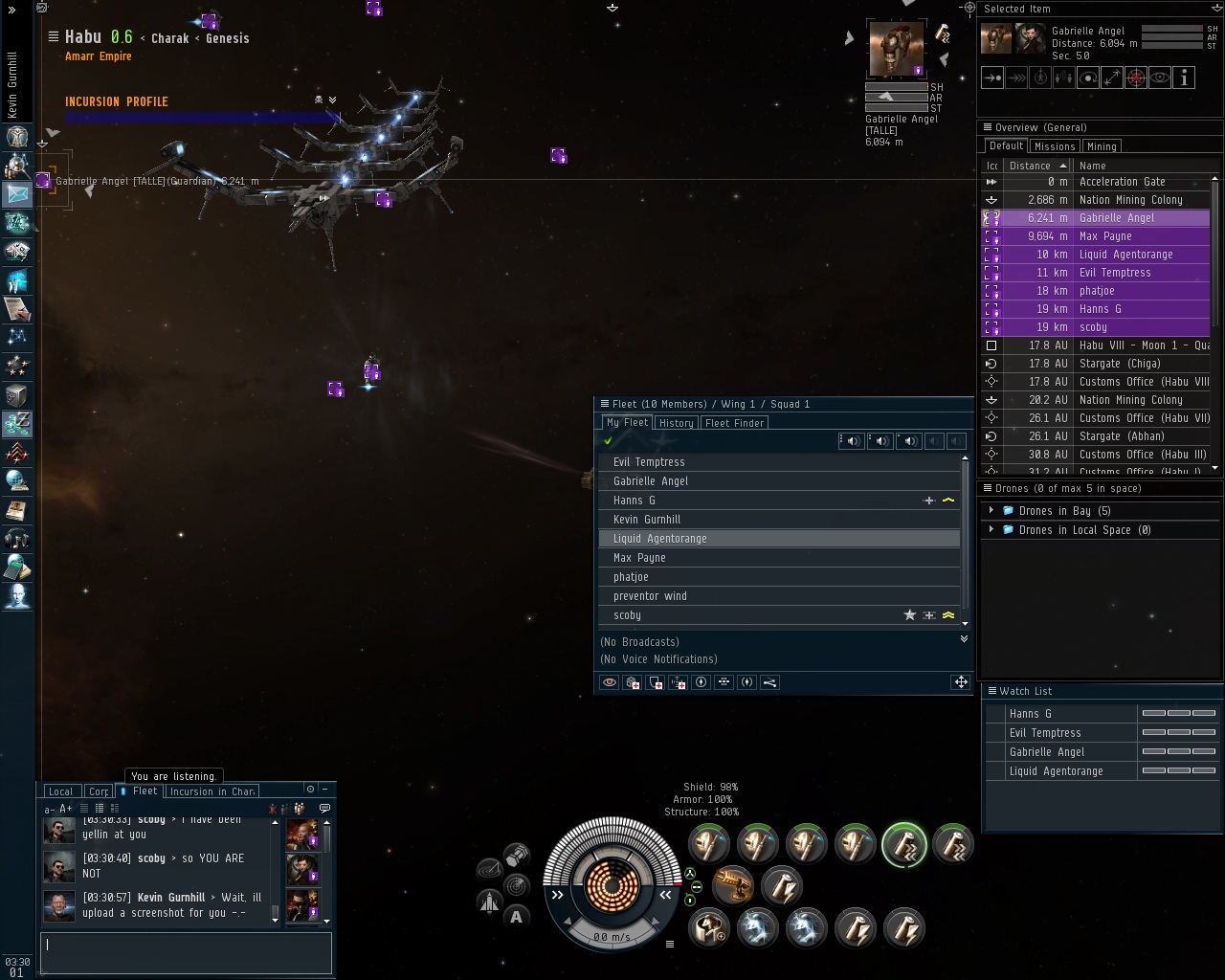Choose scoby in the fleet member list
The height and width of the screenshot is (980, 1225).
(628, 615)
